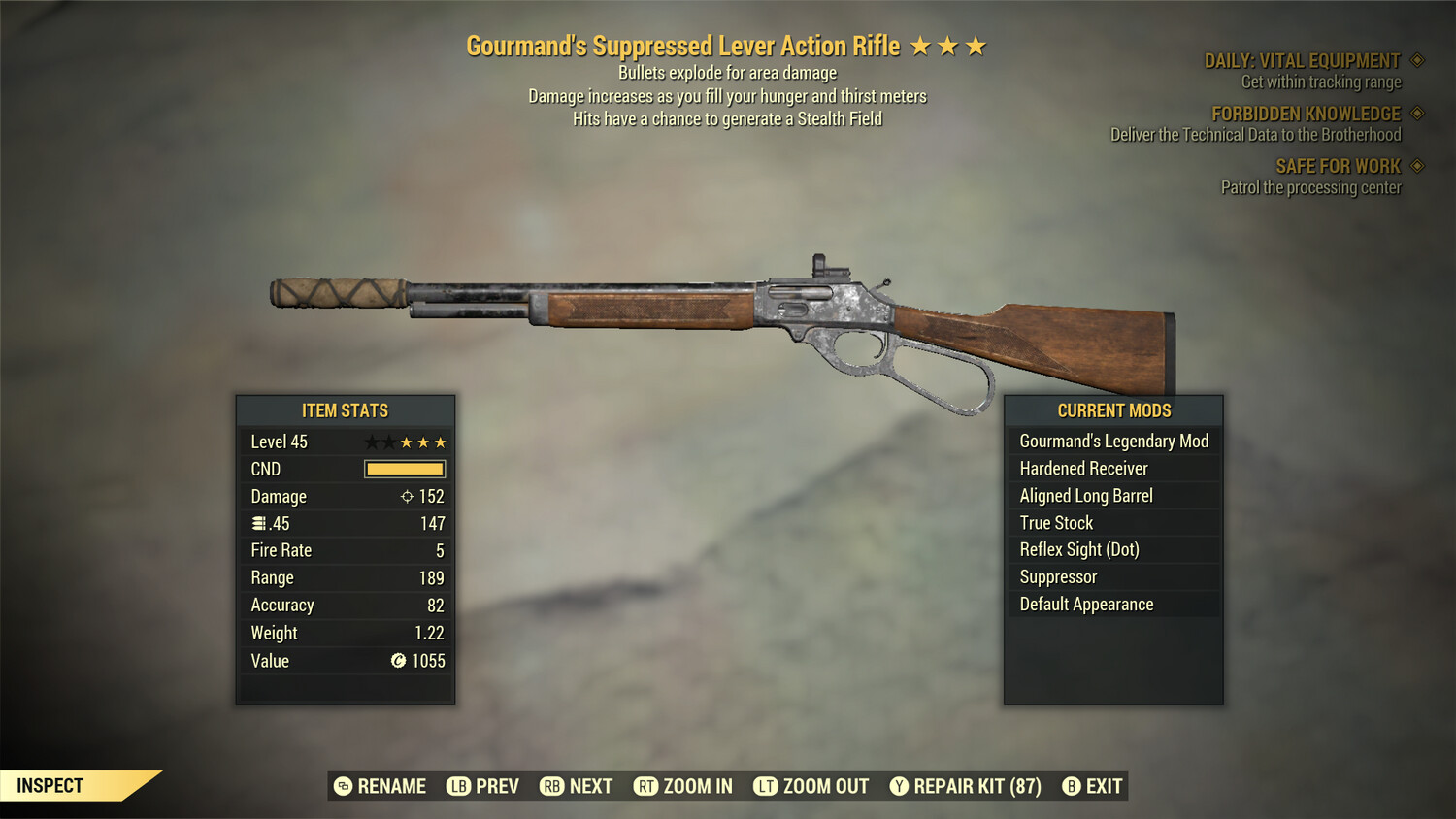
Task: Select Suppressor in the Current Mods list
Action: pyautogui.click(x=1057, y=576)
